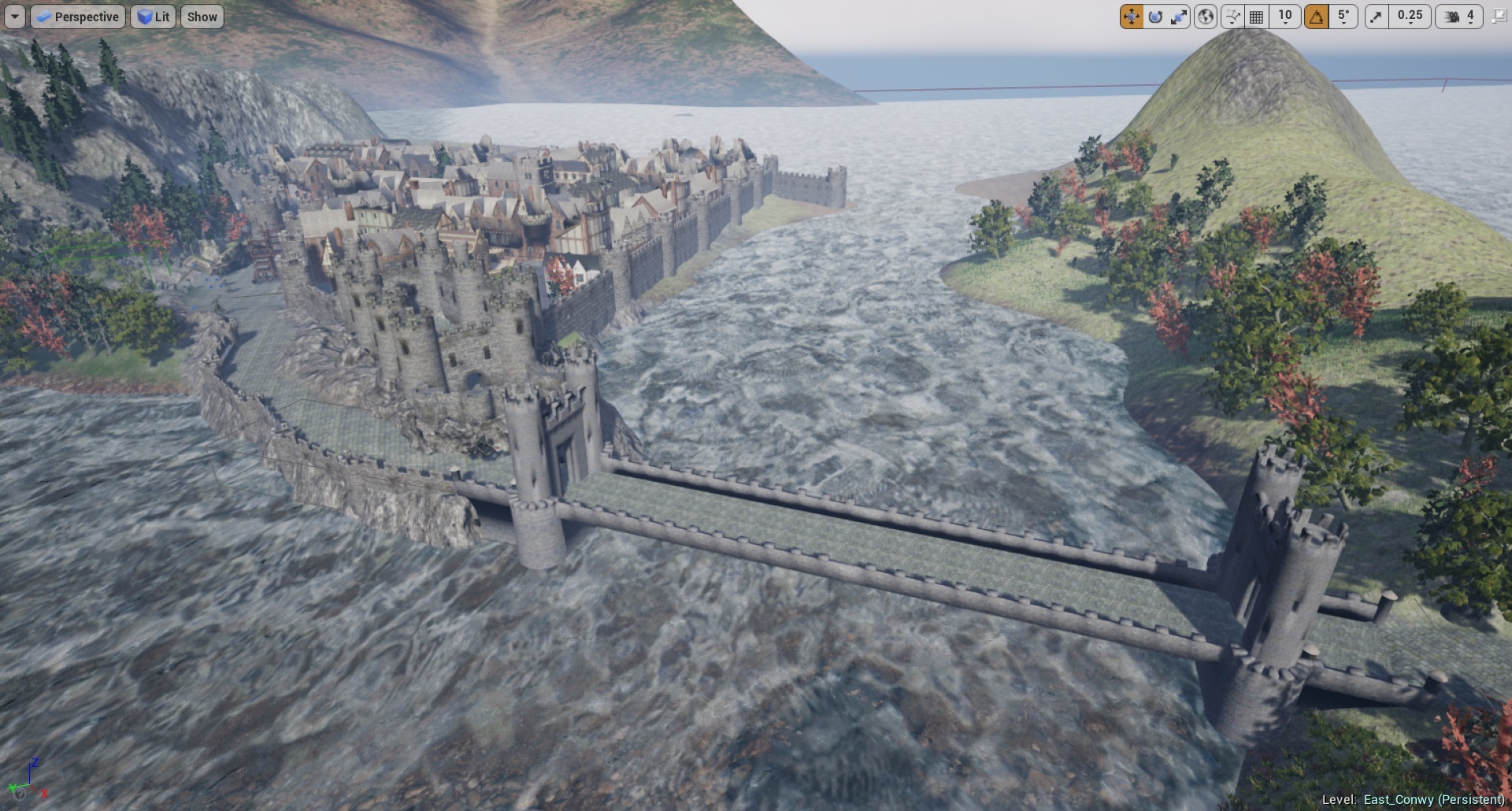
Task: Toggle rotation snapping triangle icon
Action: pos(1316,17)
